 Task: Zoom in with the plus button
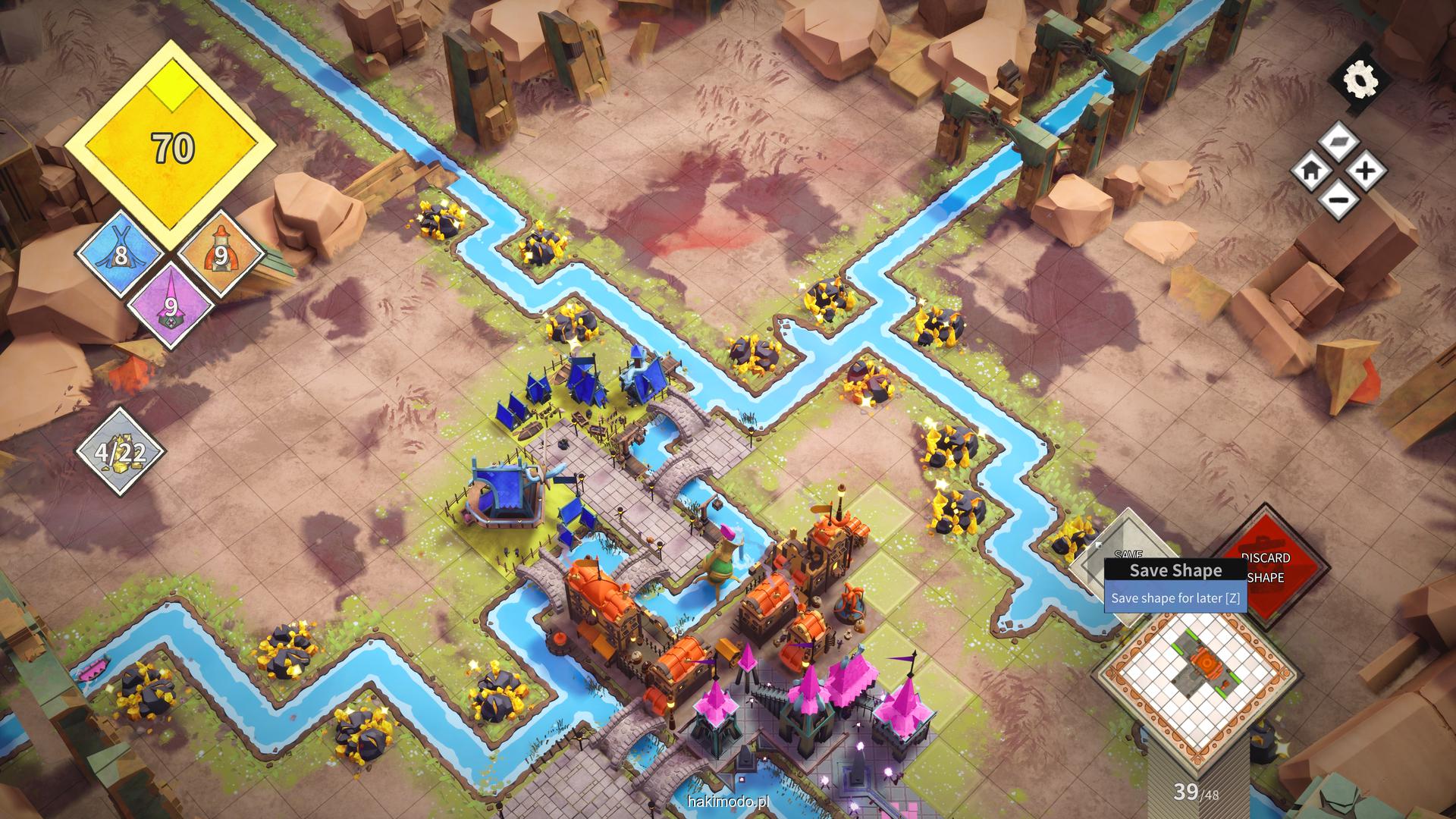[x=1365, y=171]
